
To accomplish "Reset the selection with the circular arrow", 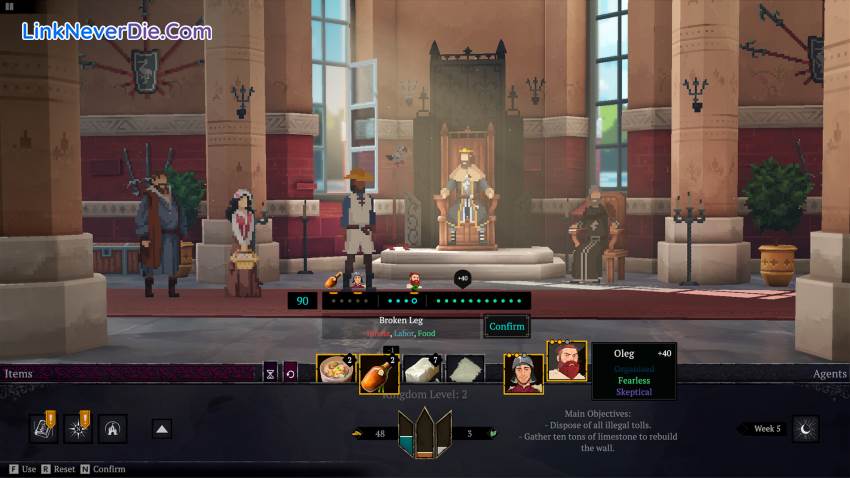I will point(290,373).
